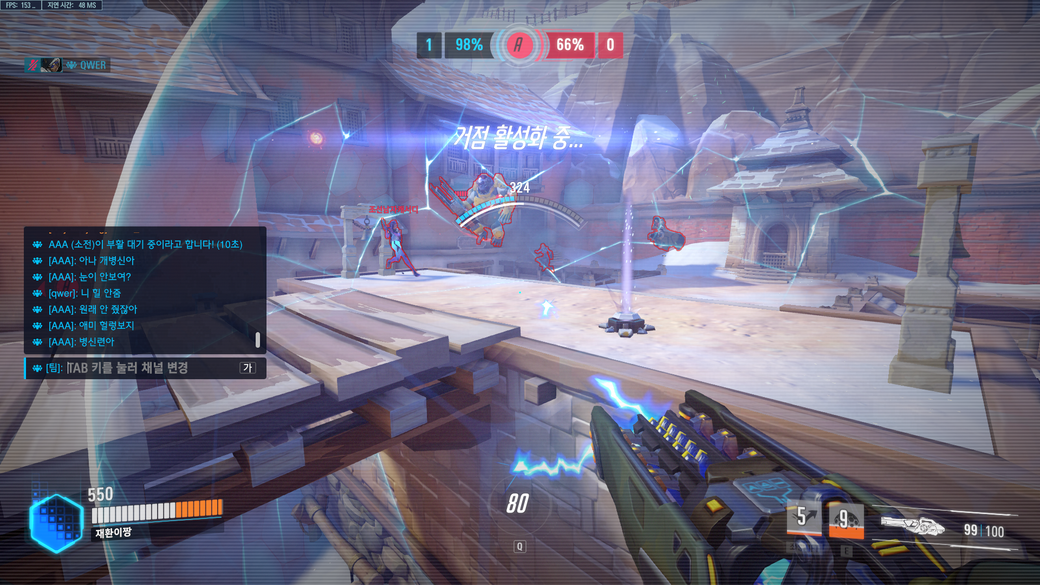This screenshot has width=1040, height=585.
Task: Select the AAA respawn notification message
Action: (145, 244)
